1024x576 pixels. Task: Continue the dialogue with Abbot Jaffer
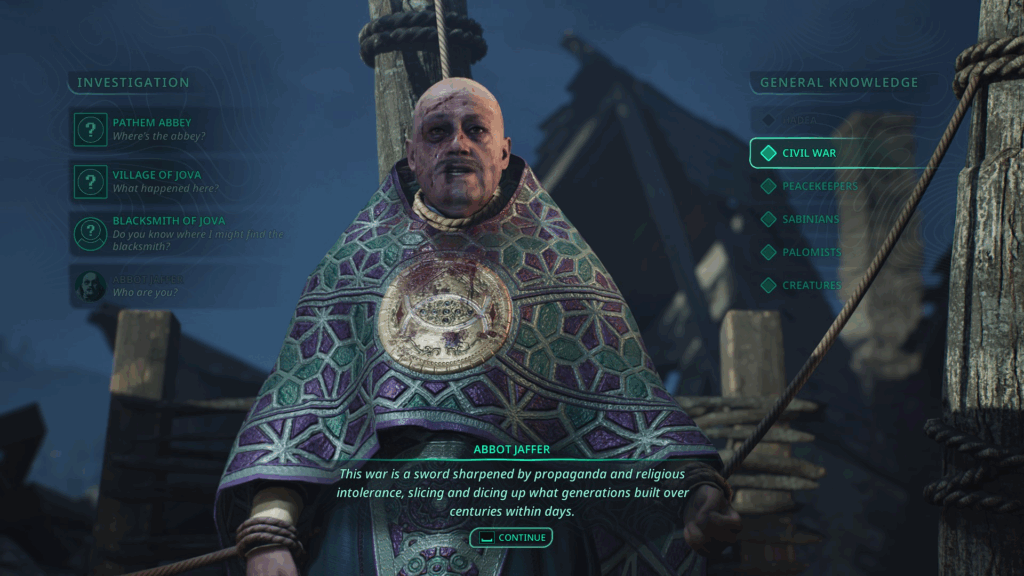511,537
